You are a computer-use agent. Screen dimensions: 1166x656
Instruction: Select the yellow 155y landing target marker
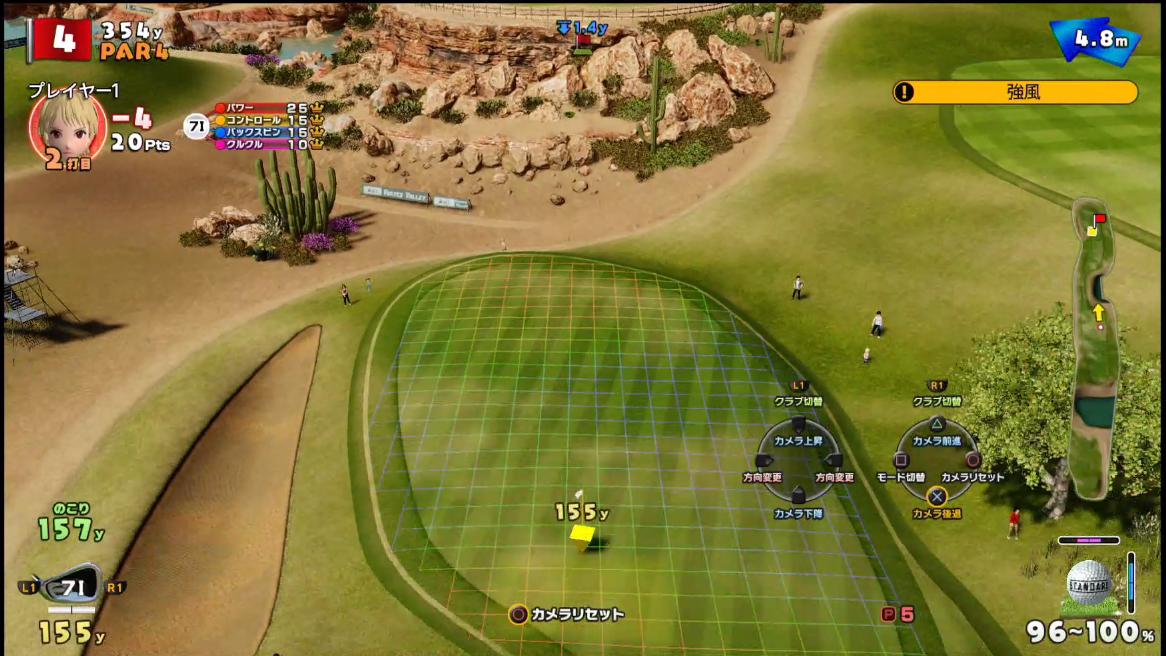pos(582,536)
